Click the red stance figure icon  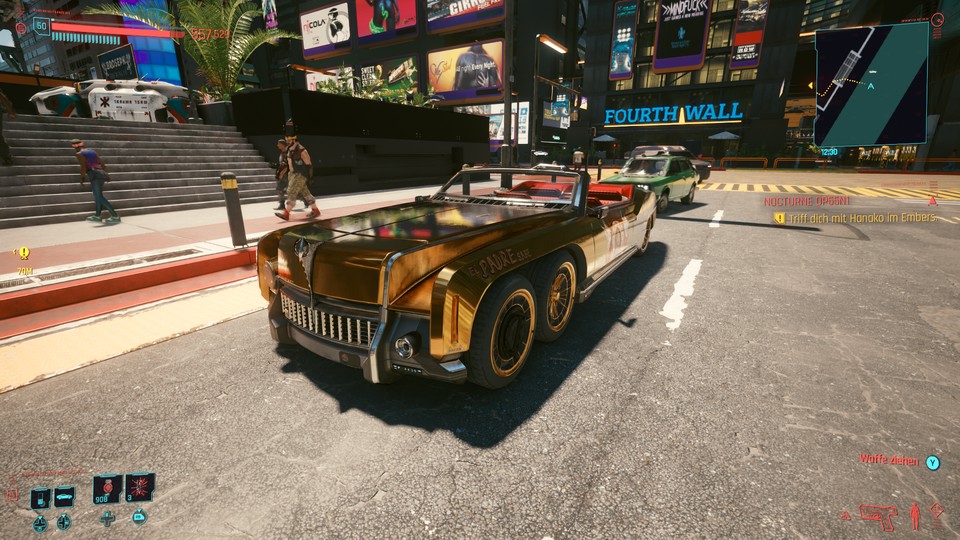914,516
